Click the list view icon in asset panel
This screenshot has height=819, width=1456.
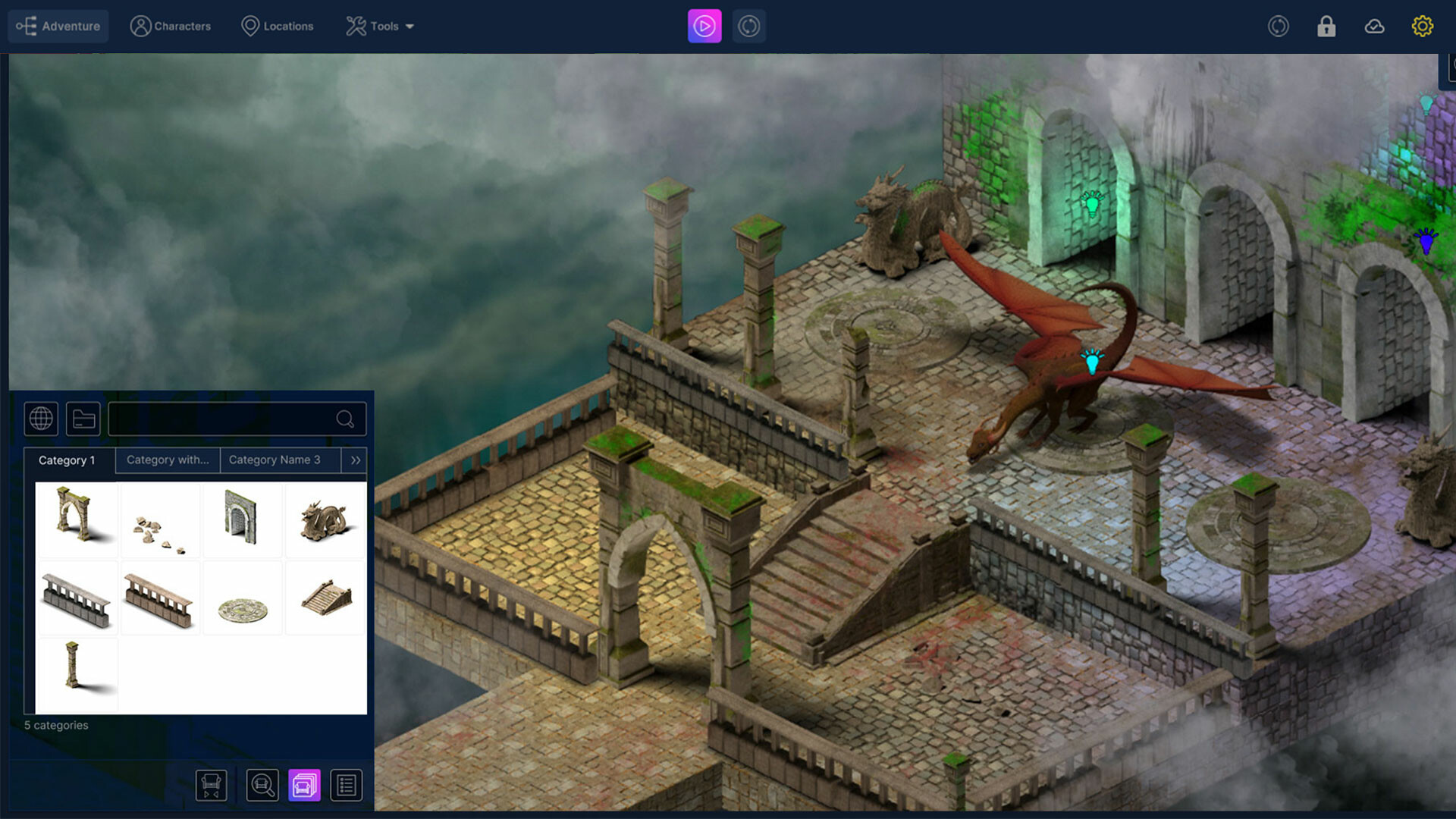click(347, 785)
